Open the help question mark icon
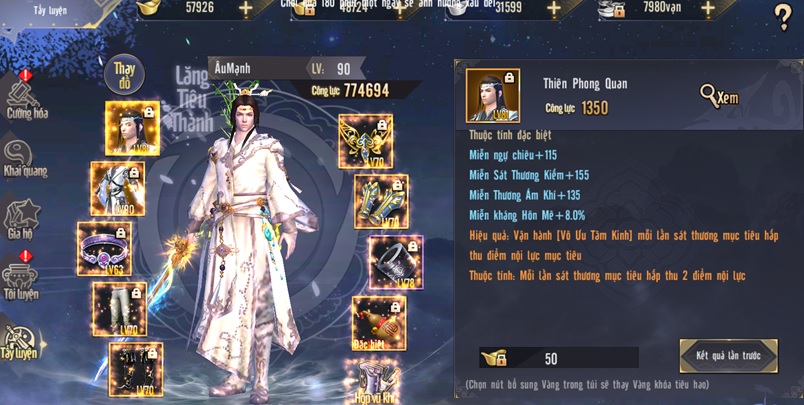The width and height of the screenshot is (804, 405). tap(783, 17)
